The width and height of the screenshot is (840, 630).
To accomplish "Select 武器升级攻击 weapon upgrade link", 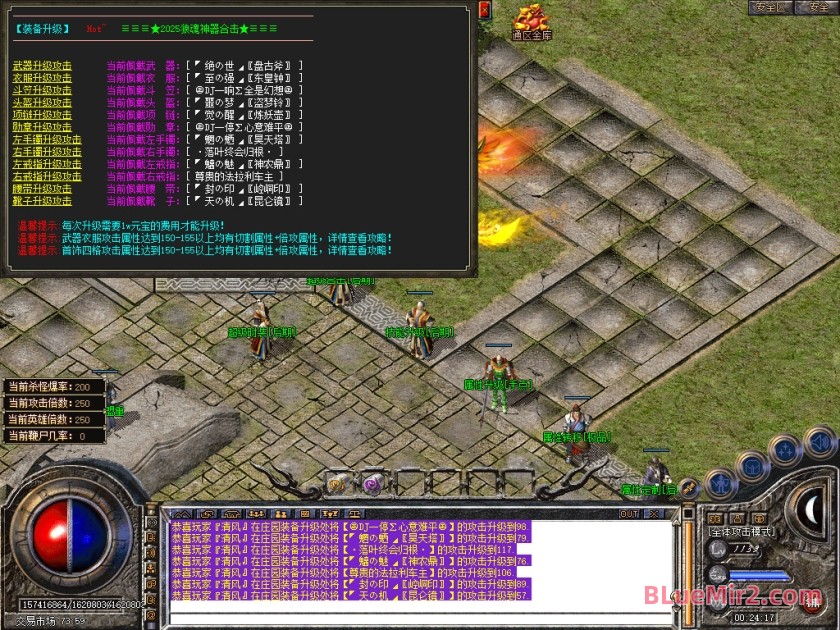I will (41, 65).
